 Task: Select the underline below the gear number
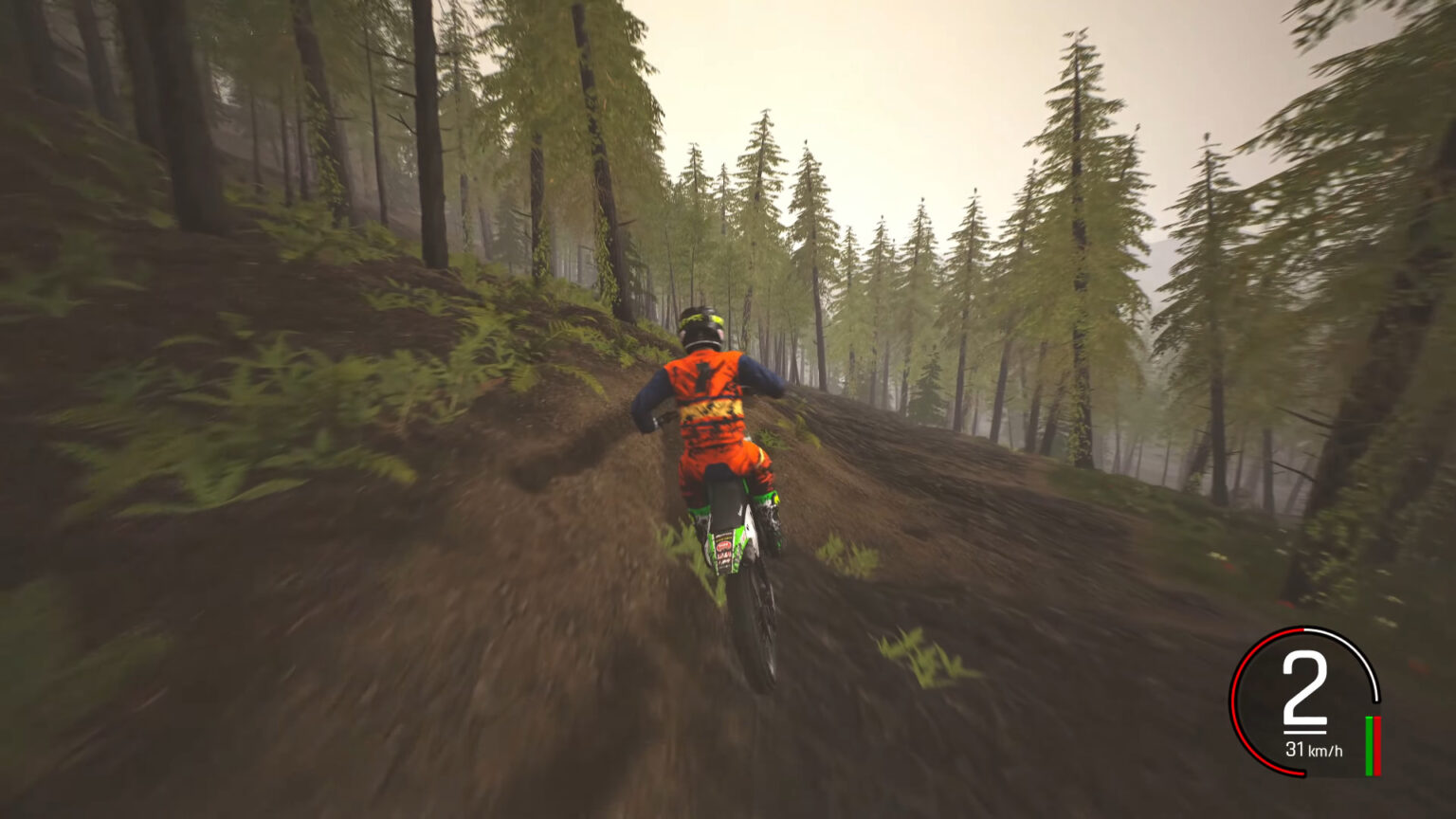click(1306, 731)
